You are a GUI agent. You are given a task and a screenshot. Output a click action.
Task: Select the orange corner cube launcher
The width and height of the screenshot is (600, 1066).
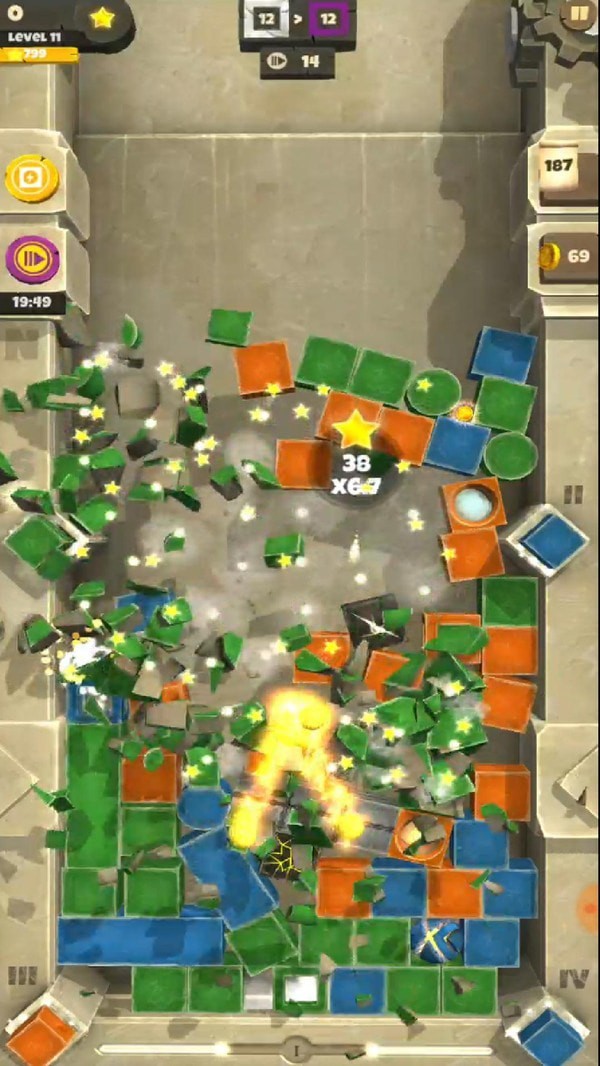click(x=42, y=1032)
